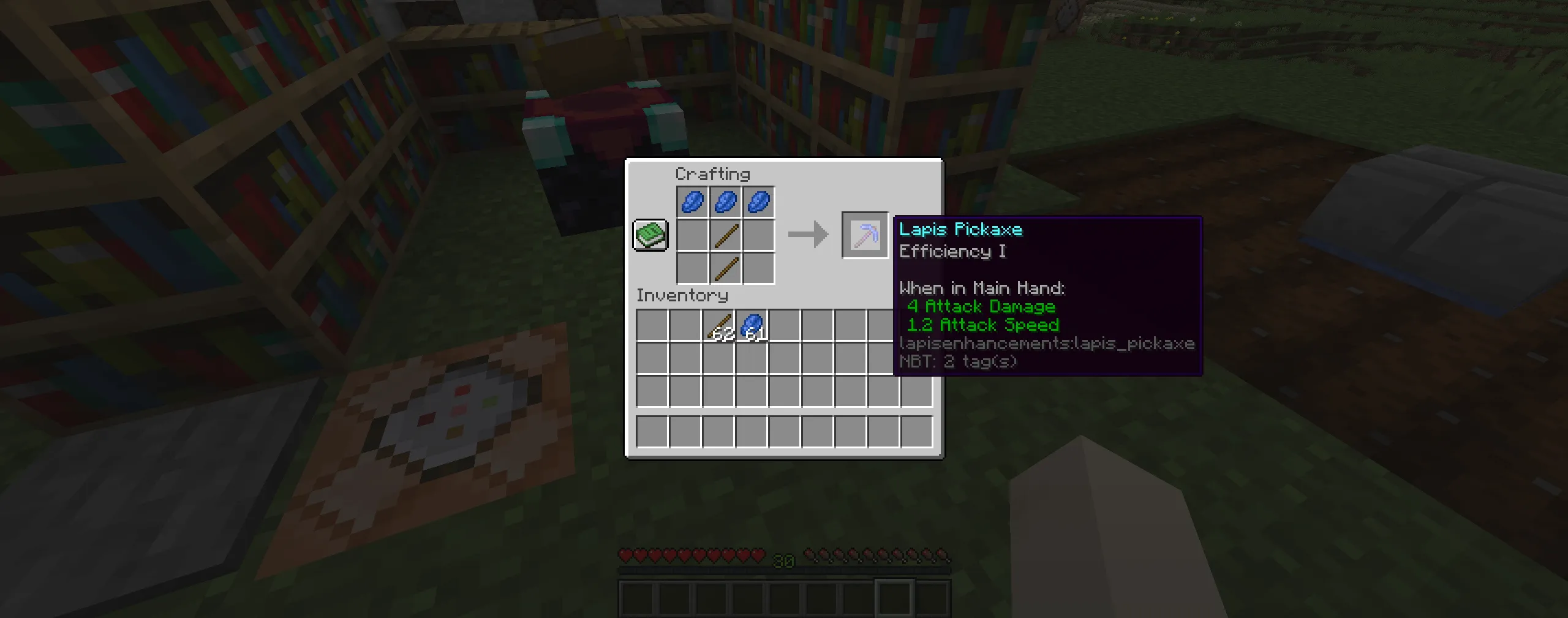Grab the stick in the center crafting slot
Image resolution: width=1568 pixels, height=618 pixels.
tap(725, 236)
